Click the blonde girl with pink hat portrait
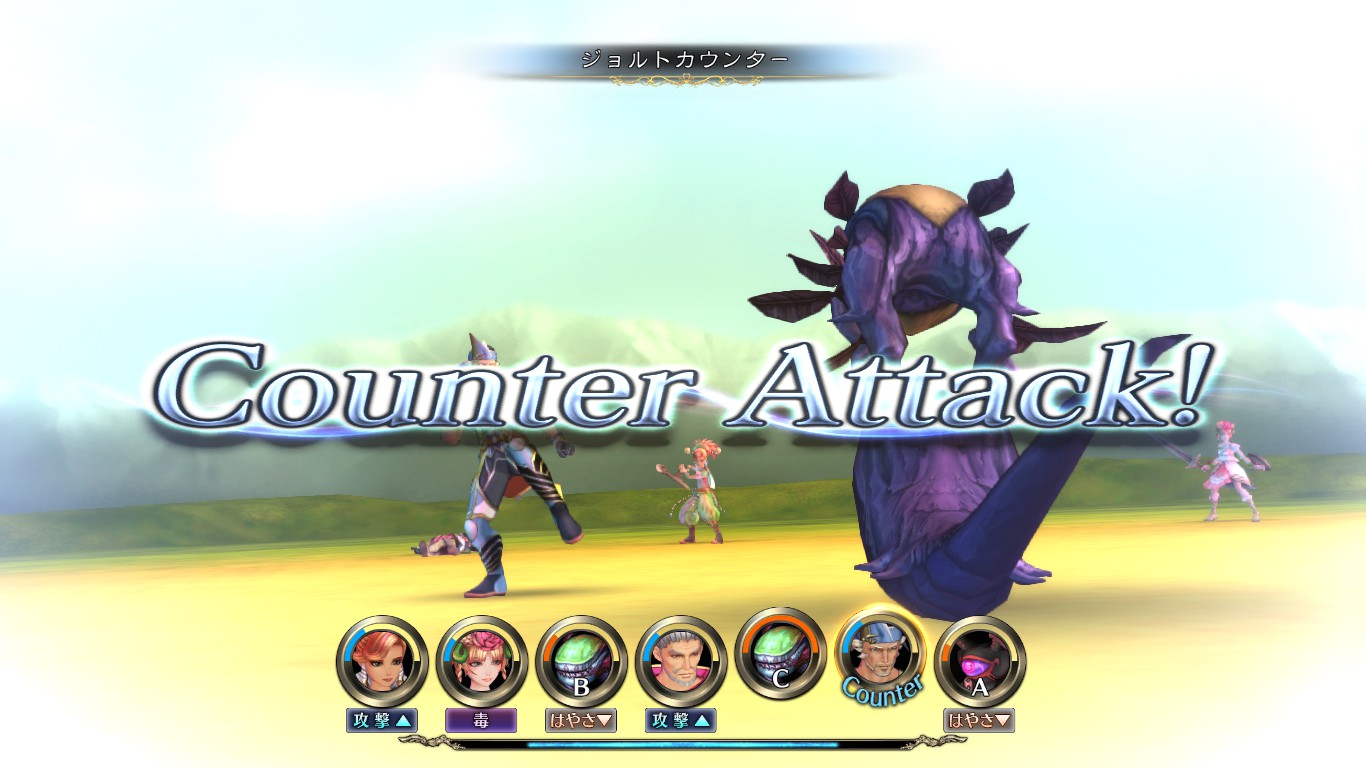The image size is (1366, 768). pyautogui.click(x=482, y=661)
